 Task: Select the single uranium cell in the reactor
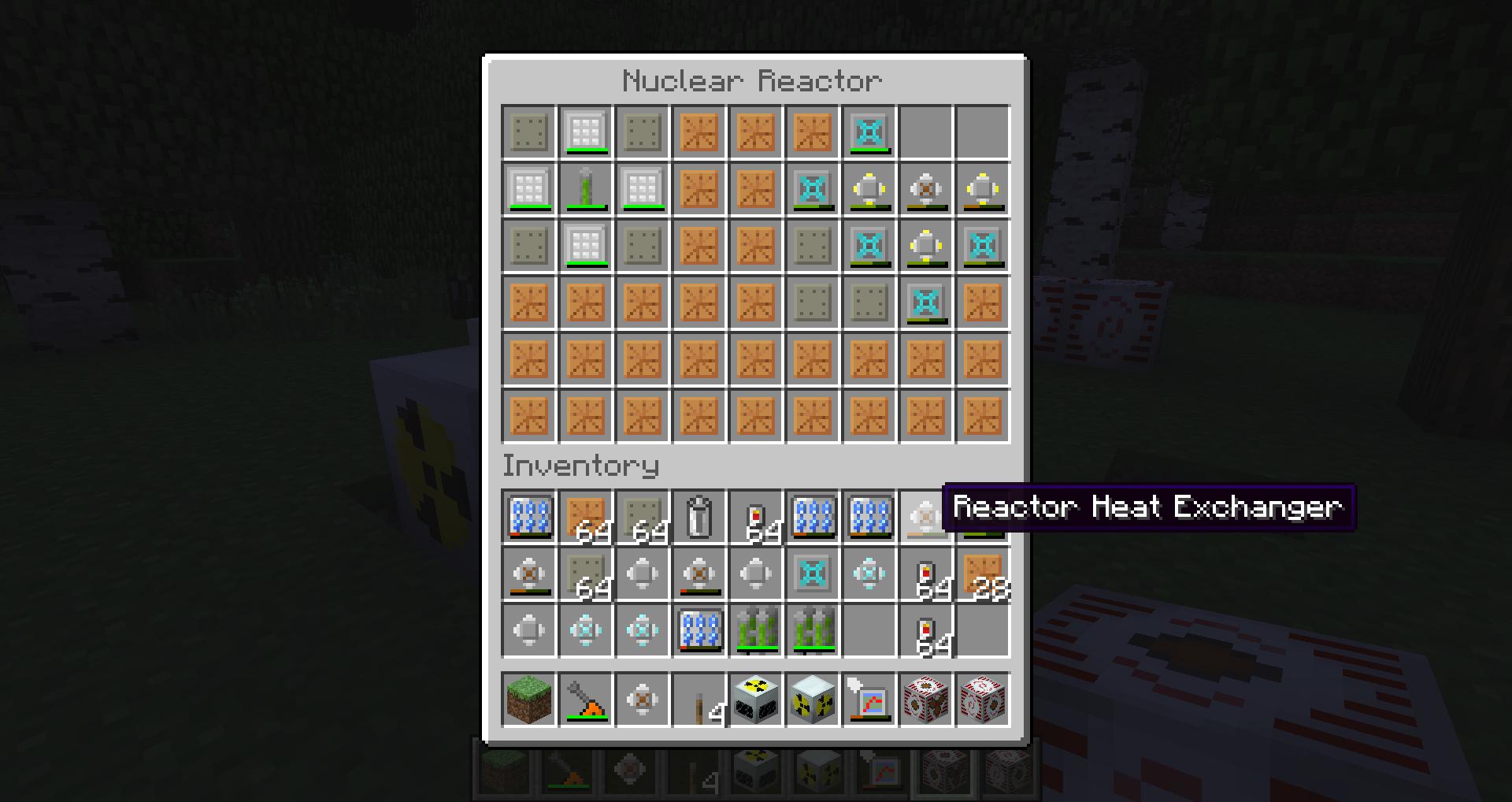pos(585,189)
